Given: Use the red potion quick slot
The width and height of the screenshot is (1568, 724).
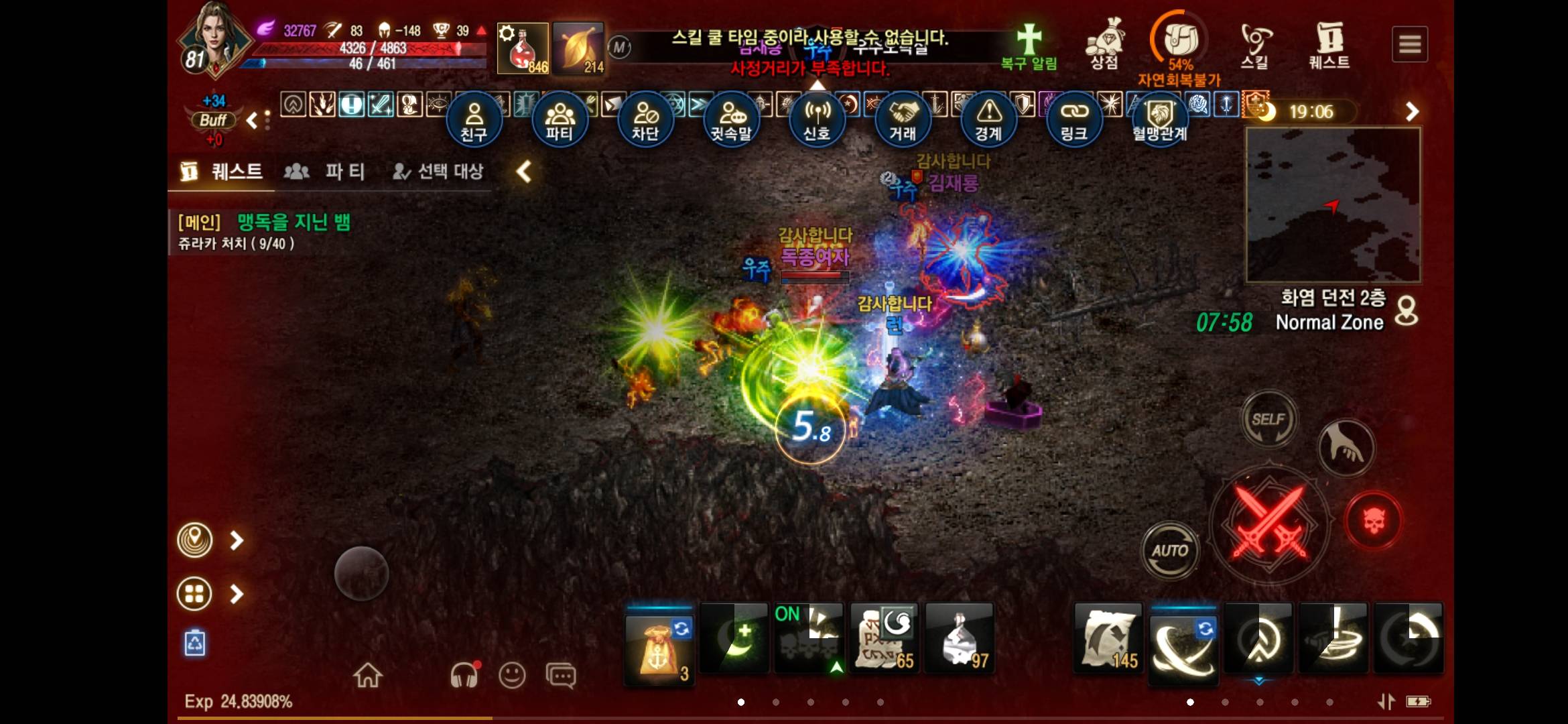Looking at the screenshot, I should (x=523, y=48).
